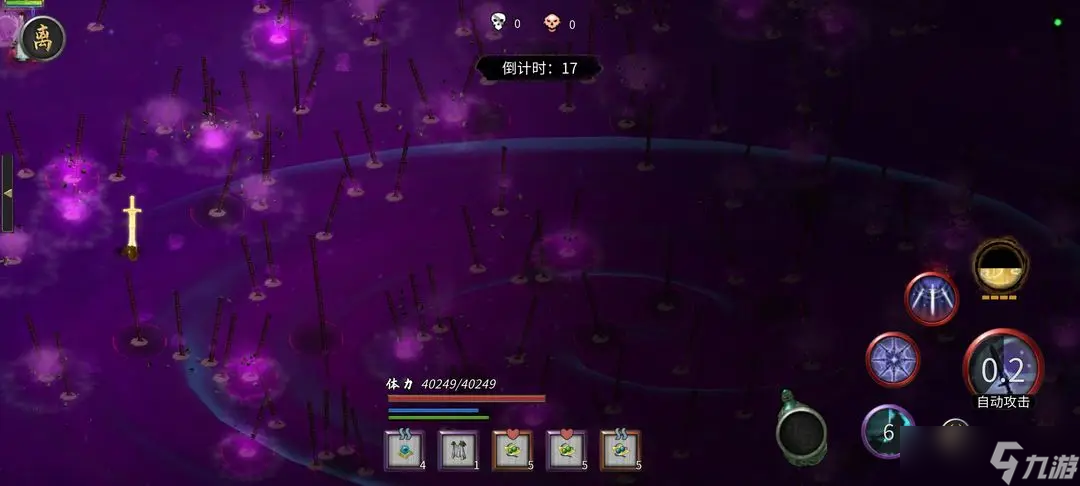1080x486 pixels.
Task: Activate the golden orb ultimate skill
Action: [999, 267]
